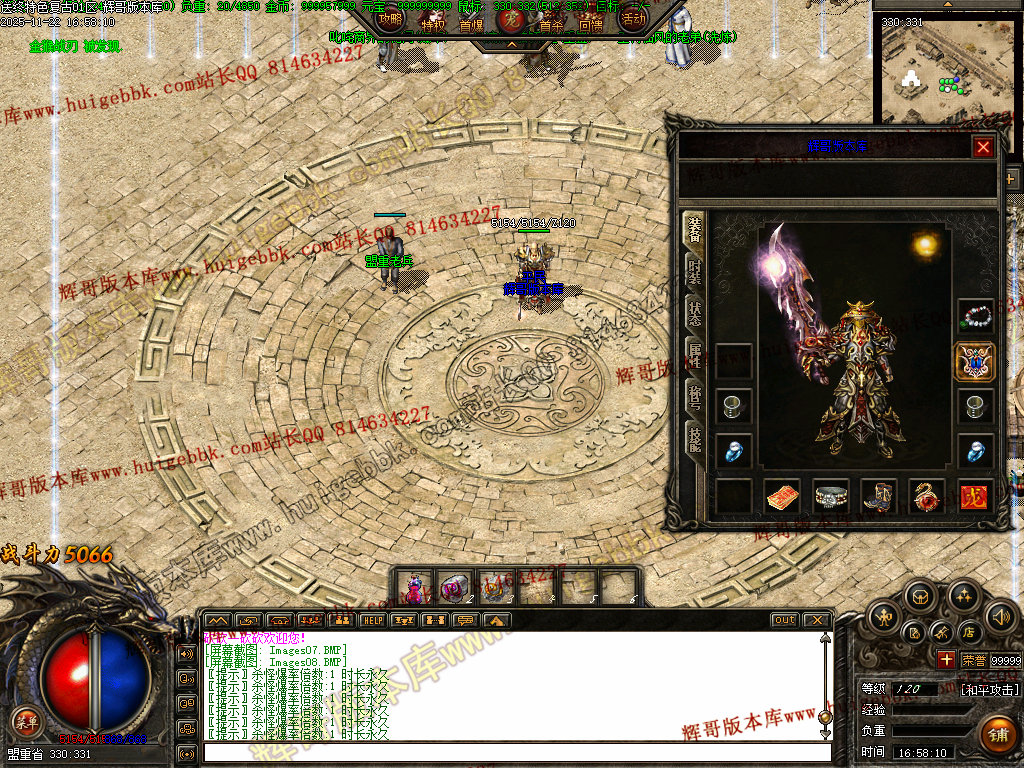Open the 活动 (events) button
The width and height of the screenshot is (1024, 768).
point(633,19)
